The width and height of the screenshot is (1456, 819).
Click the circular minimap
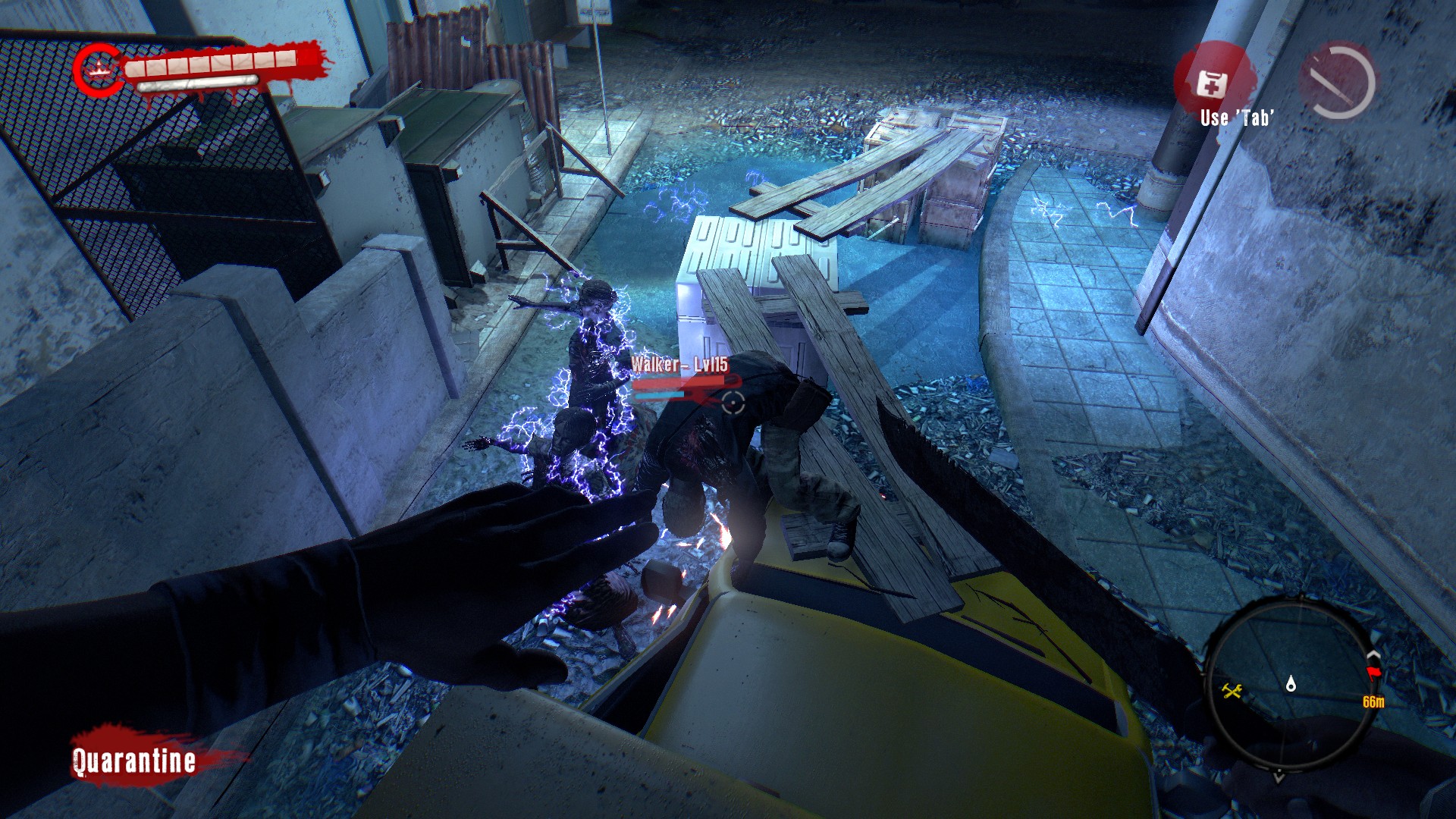point(1288,684)
